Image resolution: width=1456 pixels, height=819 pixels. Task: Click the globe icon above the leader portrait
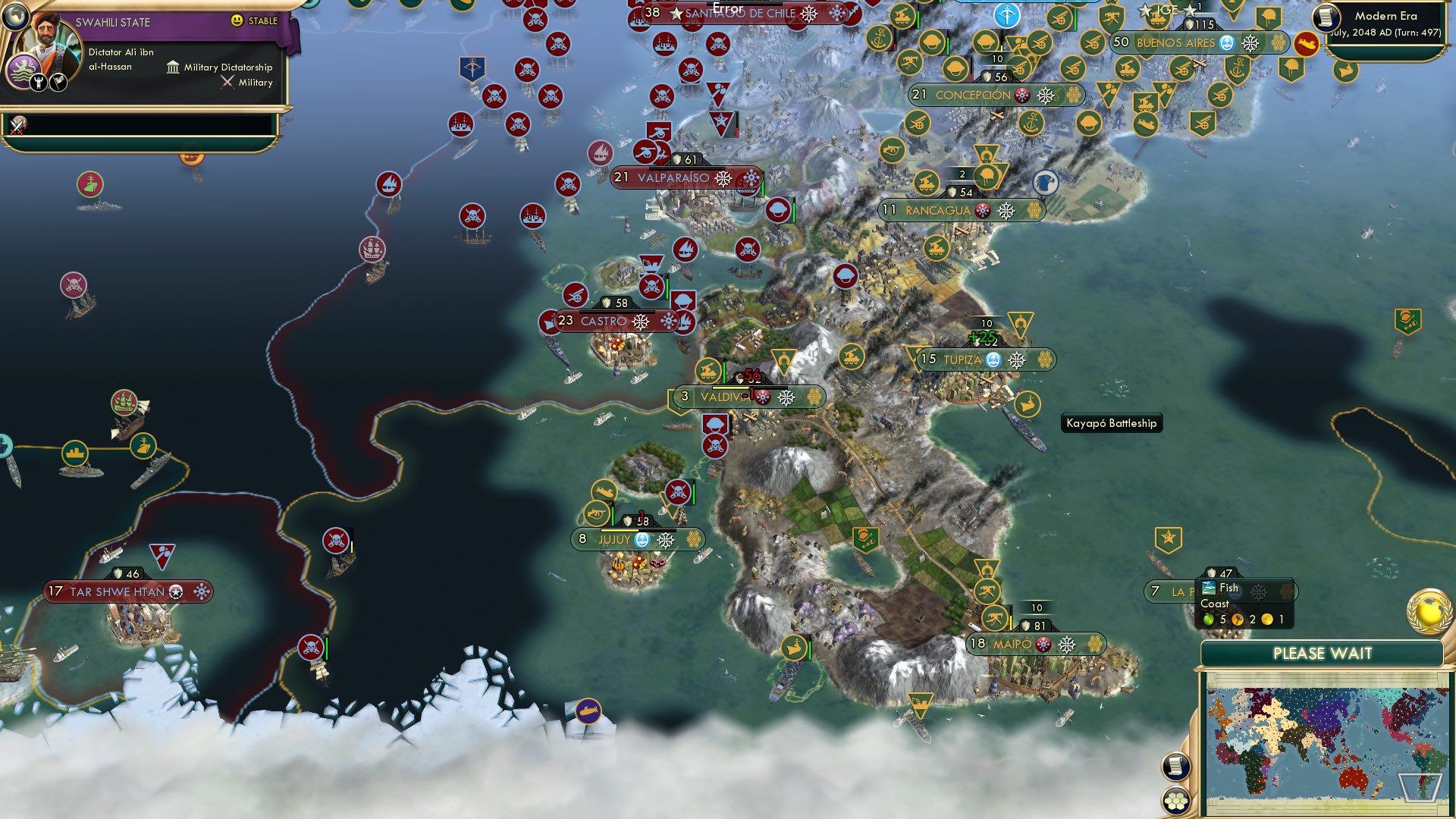point(15,17)
